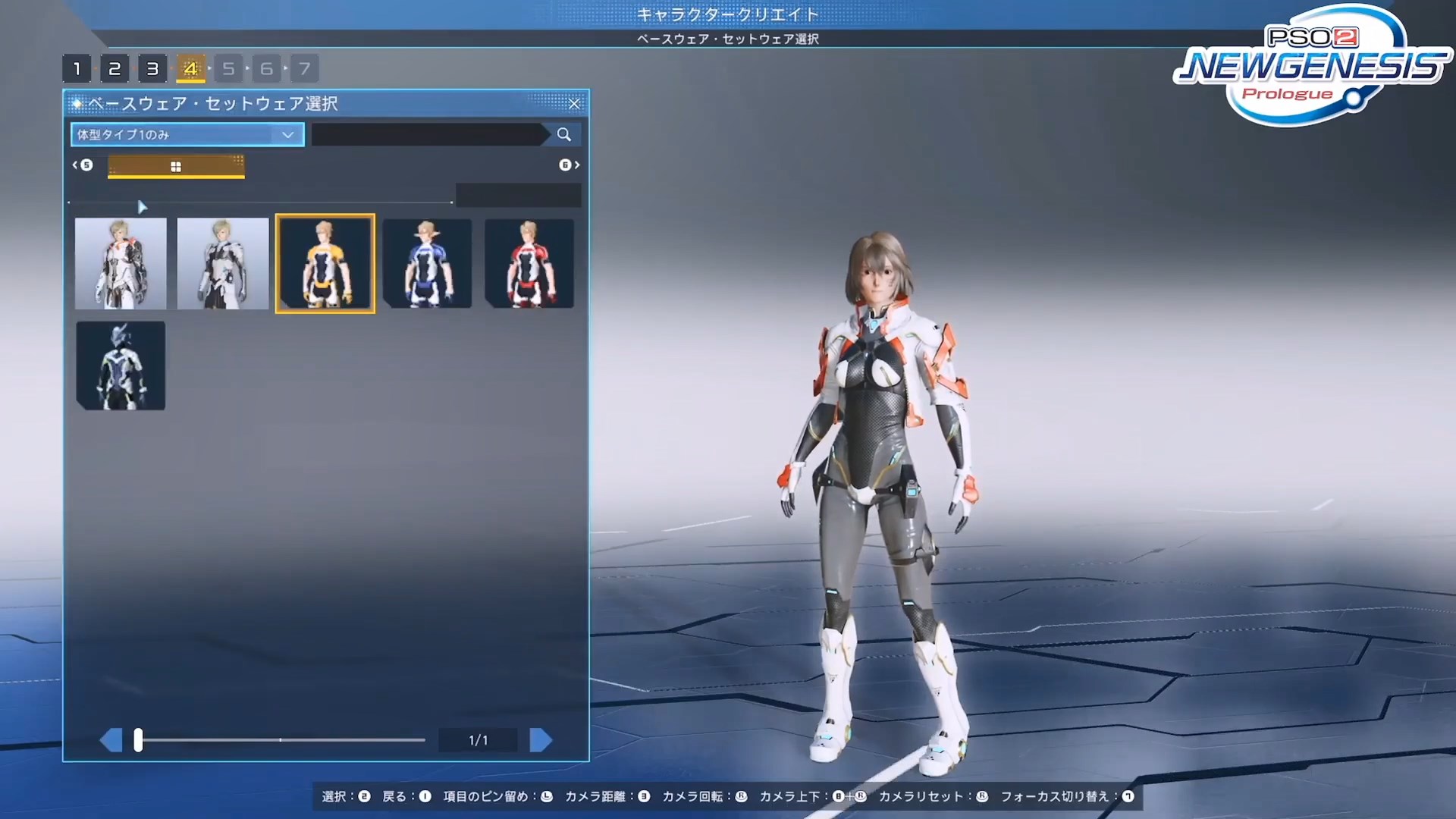
Task: Click inside the search text field
Action: pyautogui.click(x=425, y=134)
